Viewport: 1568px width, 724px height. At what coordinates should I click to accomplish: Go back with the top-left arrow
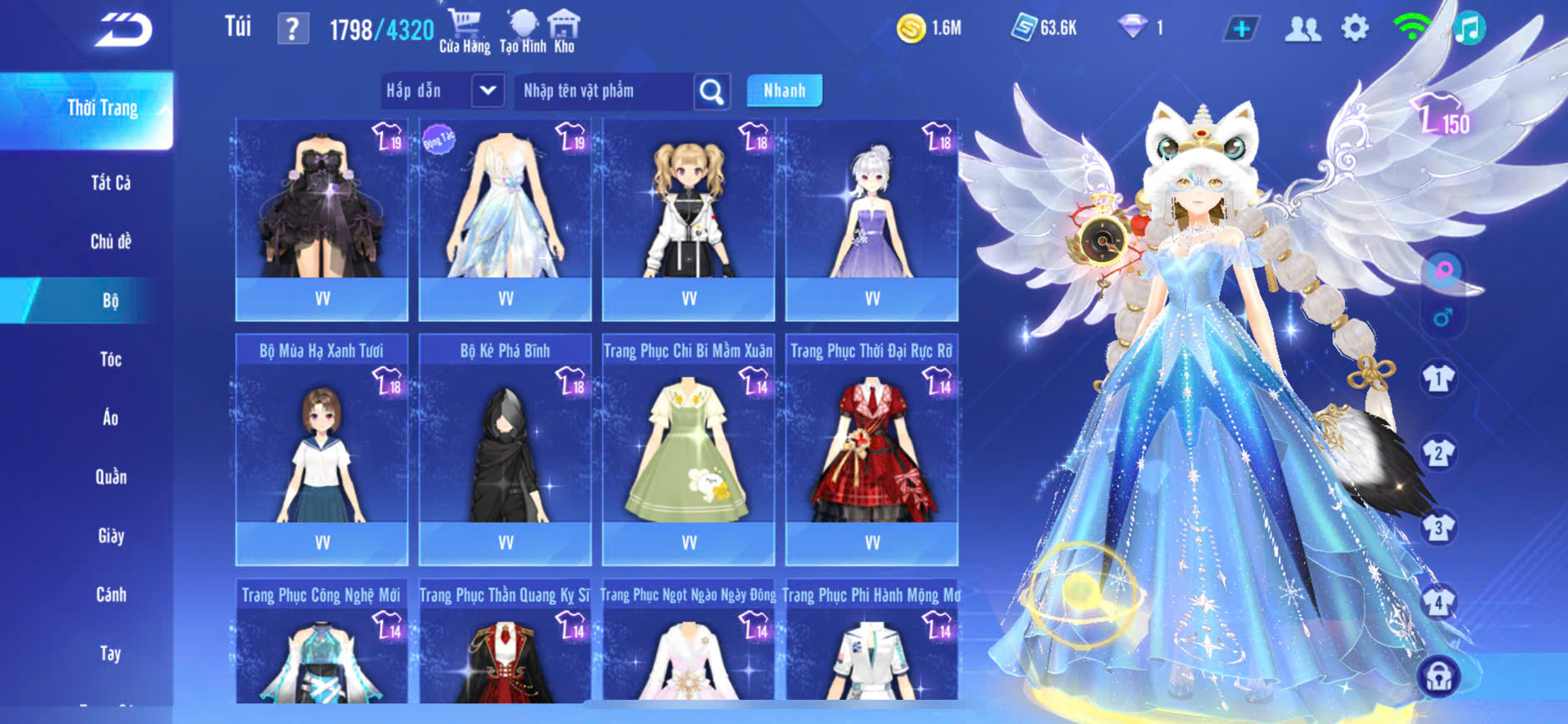123,30
